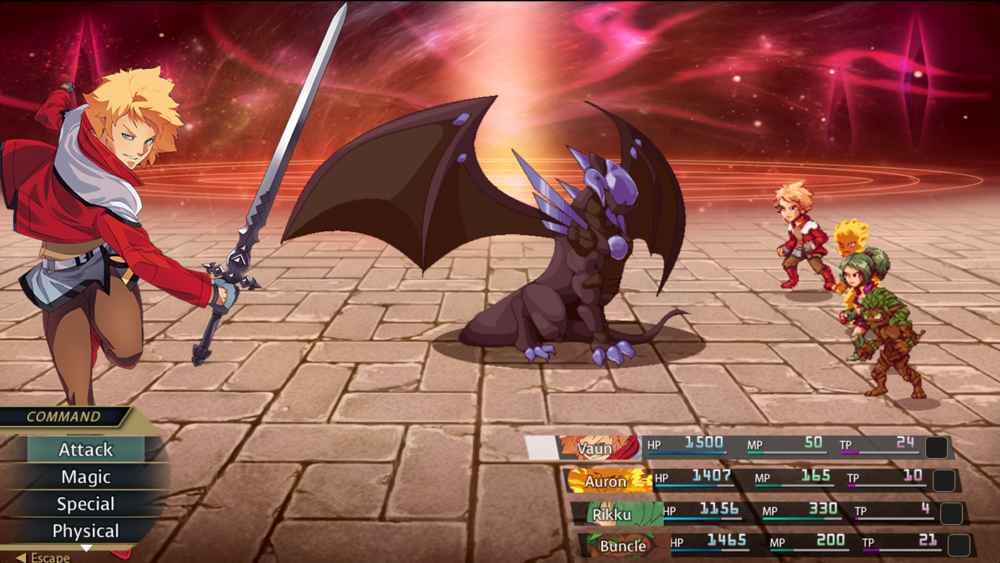Open the Special command
This screenshot has height=563, width=1000.
coord(86,504)
